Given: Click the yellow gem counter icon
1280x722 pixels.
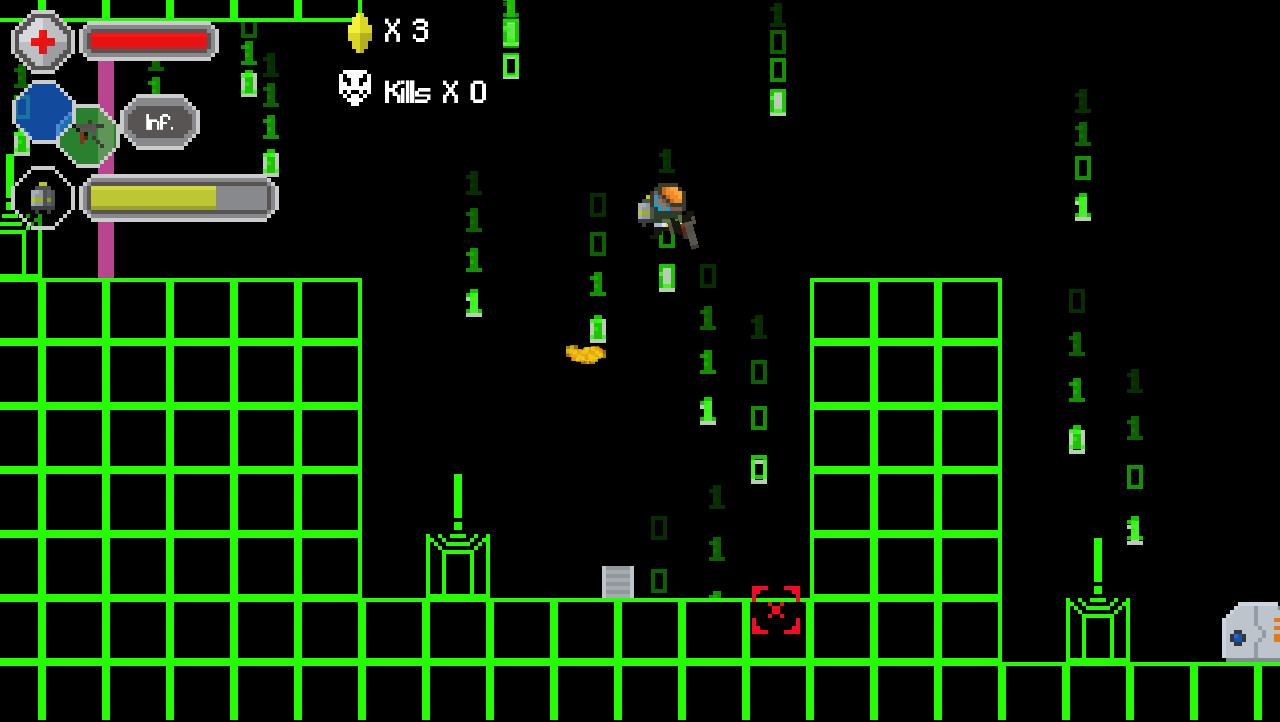Looking at the screenshot, I should [360, 30].
